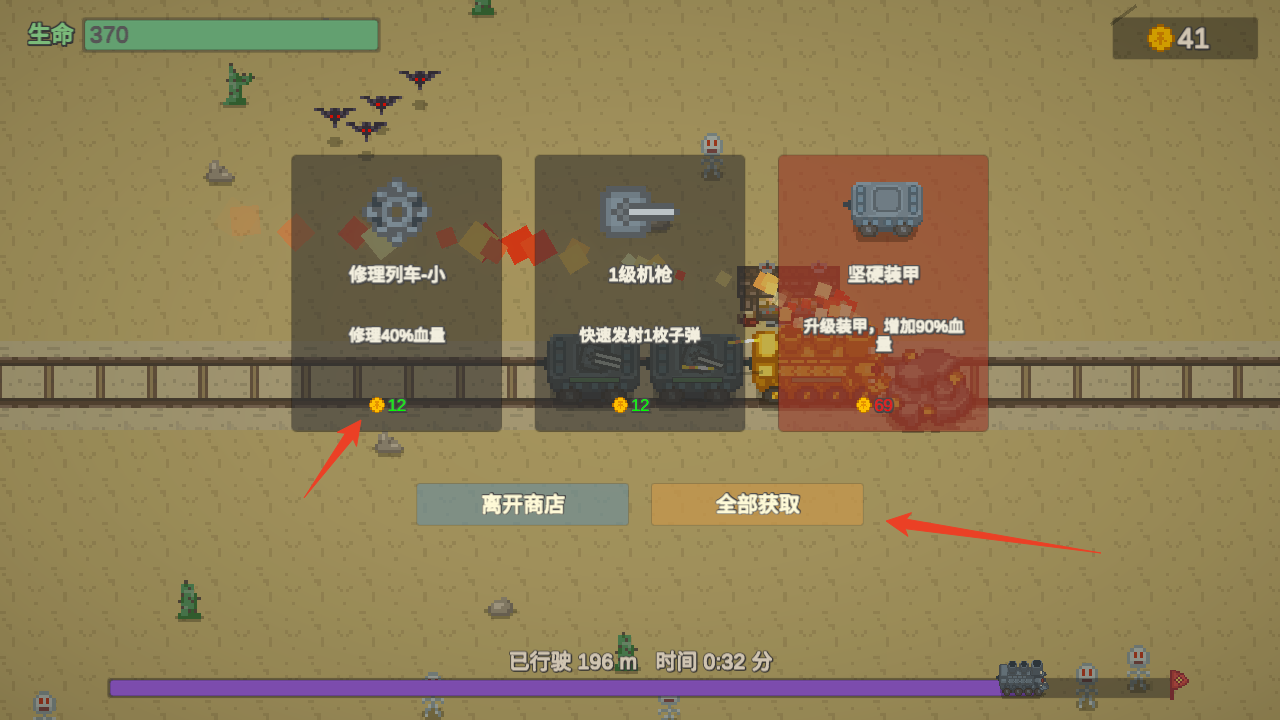Image resolution: width=1280 pixels, height=720 pixels.
Task: Click the 离开商店 leave shop button
Action: 522,504
